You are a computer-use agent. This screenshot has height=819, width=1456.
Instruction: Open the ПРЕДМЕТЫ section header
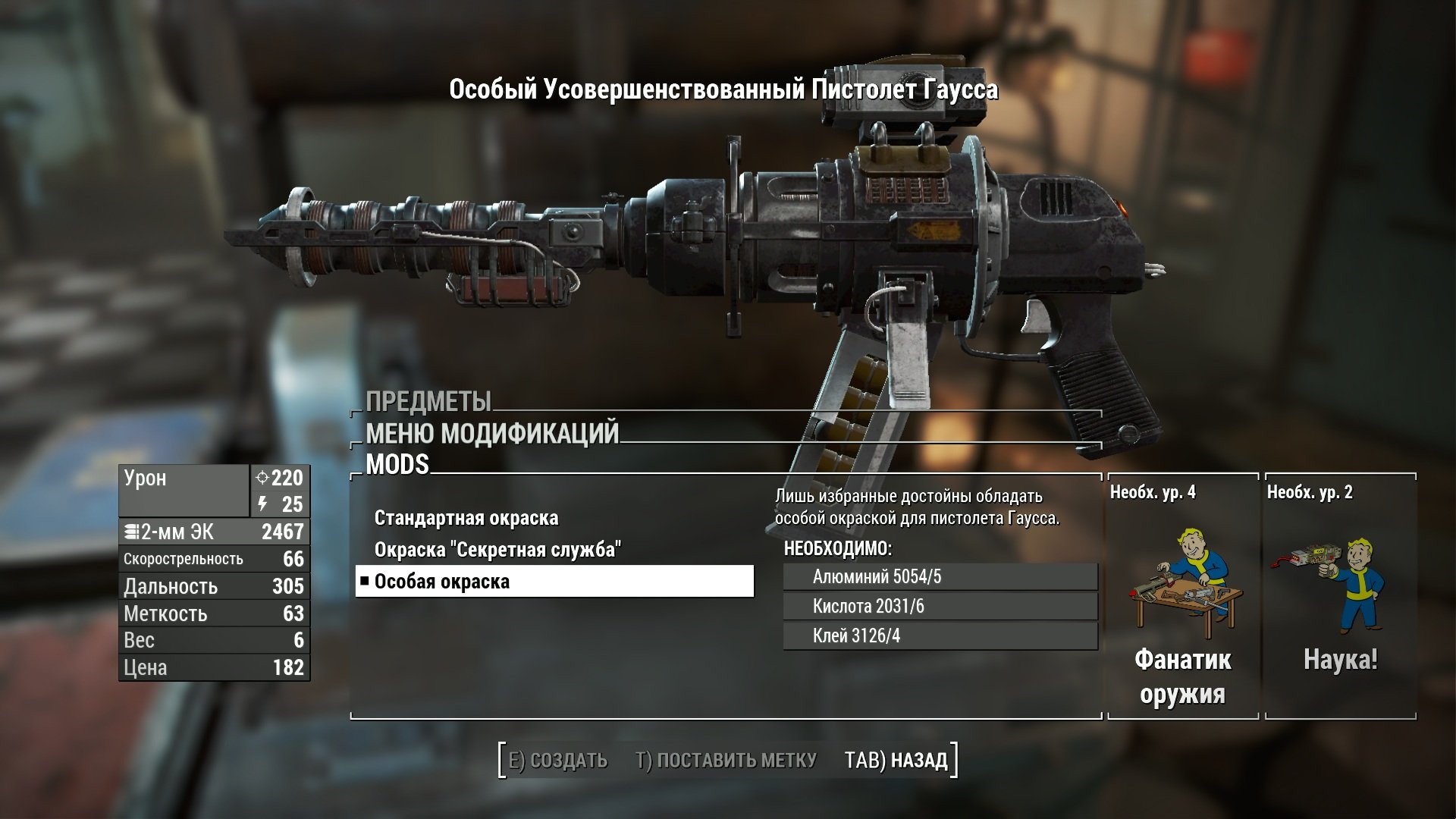pos(428,401)
